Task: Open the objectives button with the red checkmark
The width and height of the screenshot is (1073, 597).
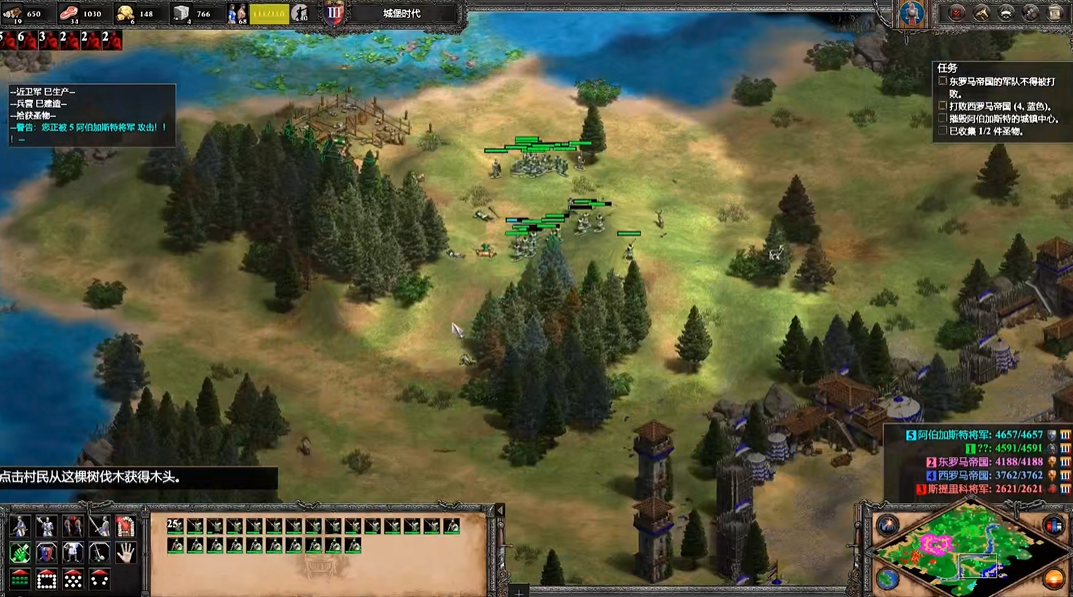Action: pos(957,13)
